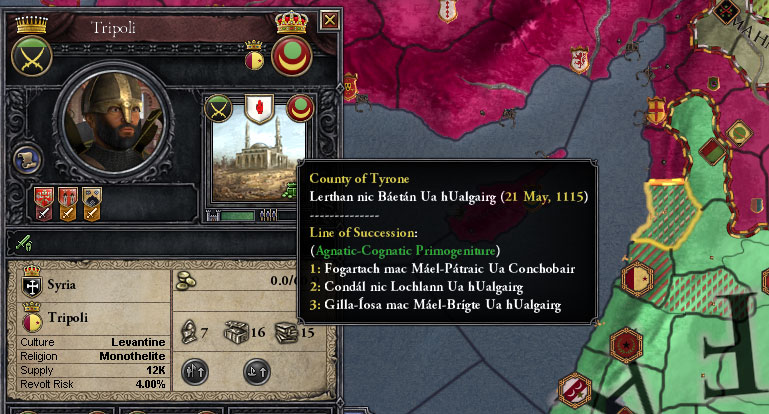Select the Syria cross shield
769x414 pixels.
coord(30,285)
